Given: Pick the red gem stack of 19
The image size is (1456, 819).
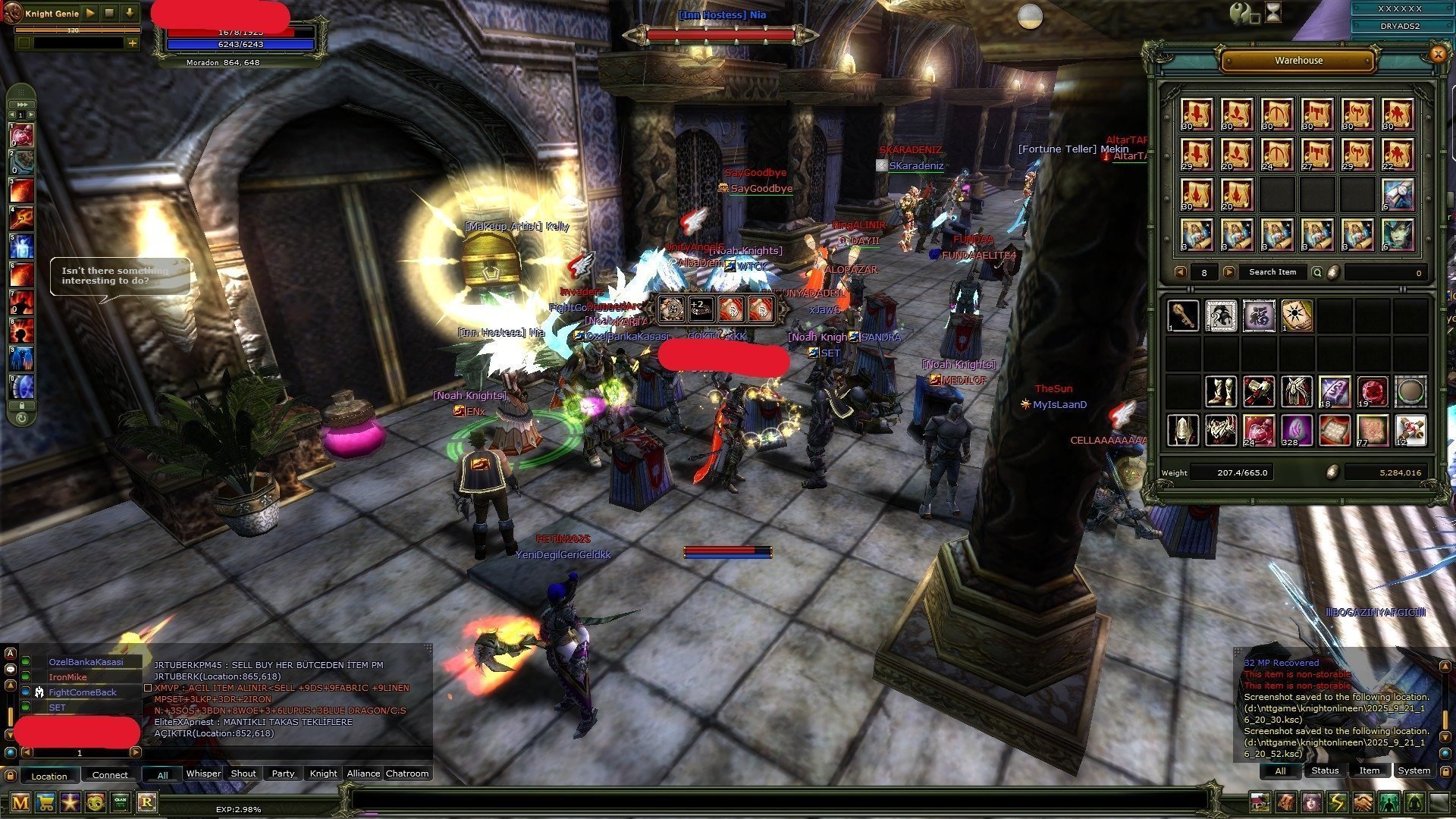Looking at the screenshot, I should pos(1372,391).
